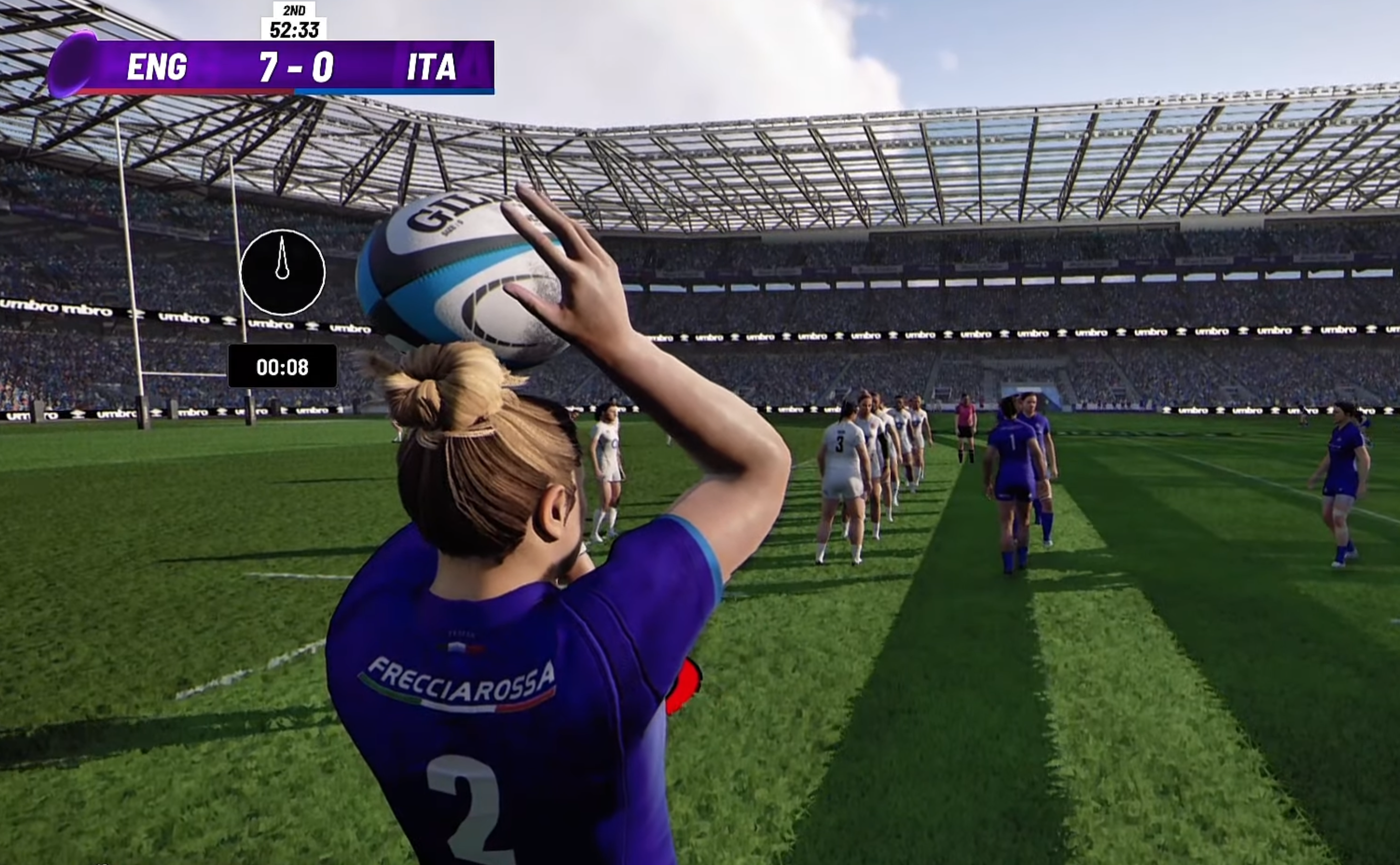Screen dimensions: 1400x865
Task: Click the lineout throw aim dial
Action: (x=283, y=272)
